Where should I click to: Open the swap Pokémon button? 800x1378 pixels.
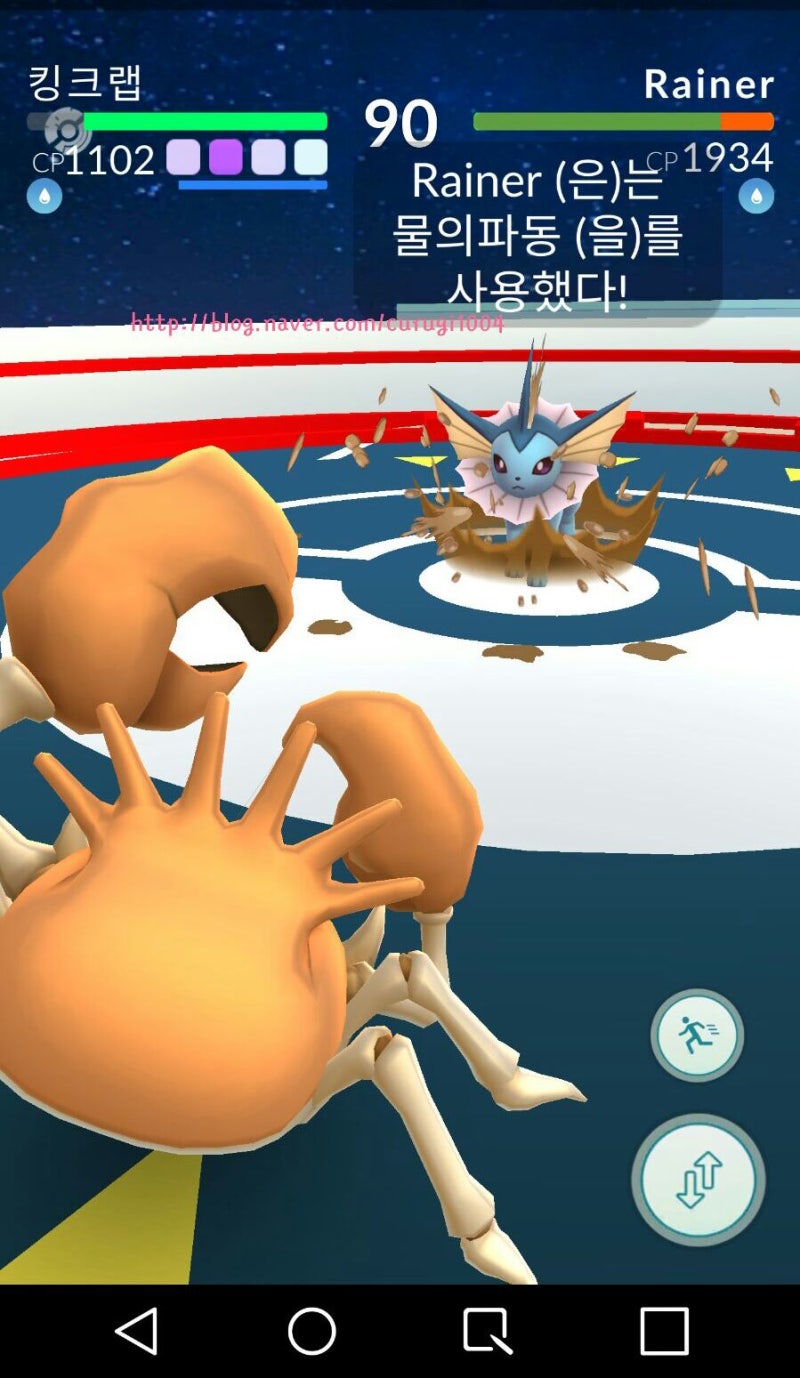[x=698, y=1180]
